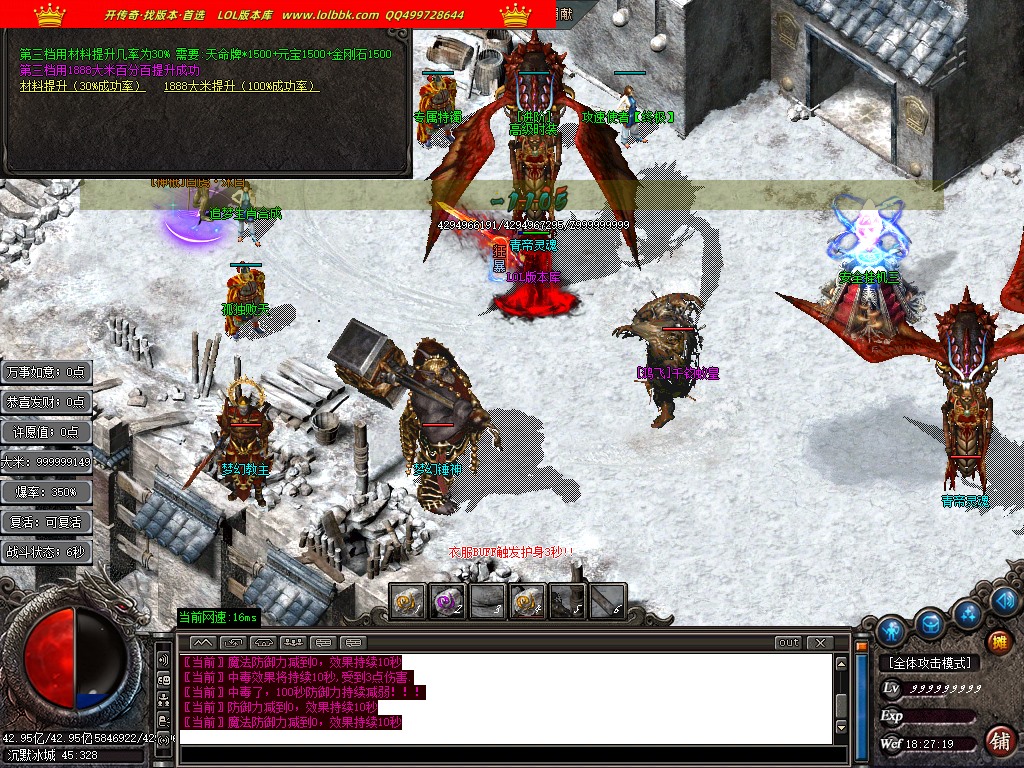Click the 万事如意 points side button
Image resolution: width=1024 pixels, height=768 pixels.
click(x=46, y=372)
